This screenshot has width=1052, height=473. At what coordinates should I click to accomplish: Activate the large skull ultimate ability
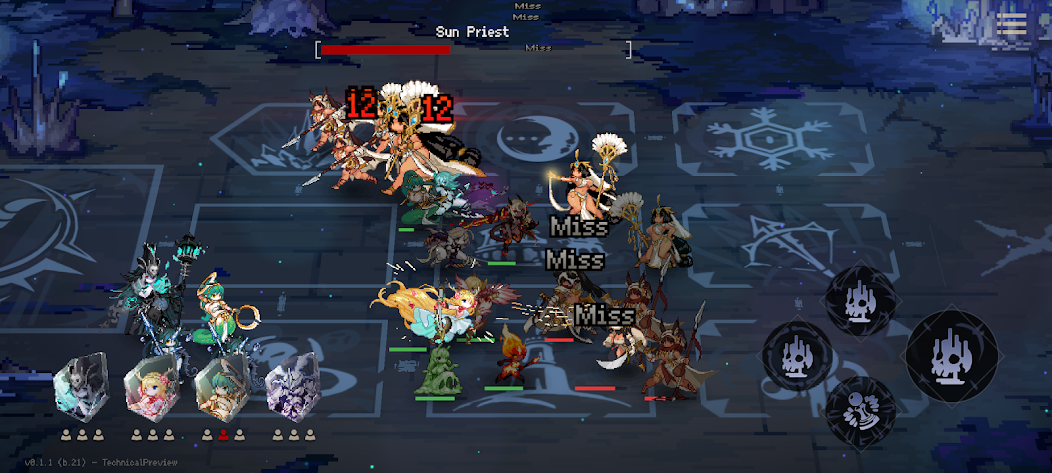coord(951,356)
